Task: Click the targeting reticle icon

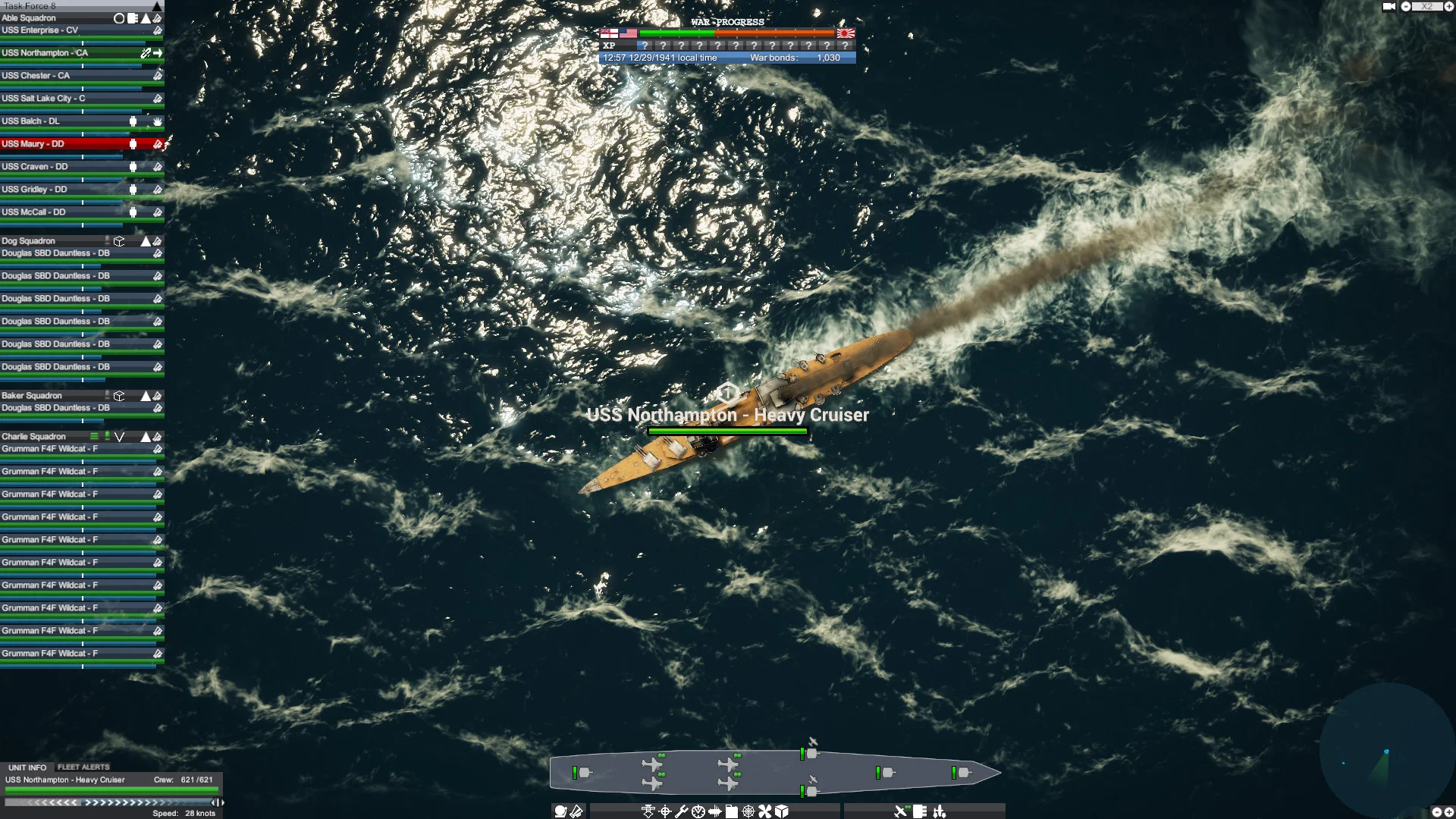Action: click(664, 811)
